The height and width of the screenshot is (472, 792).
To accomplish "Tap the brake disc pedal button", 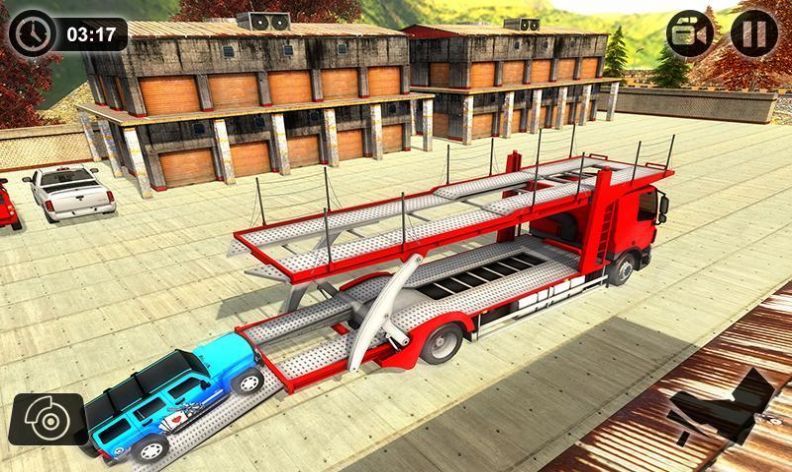I will 47,419.
